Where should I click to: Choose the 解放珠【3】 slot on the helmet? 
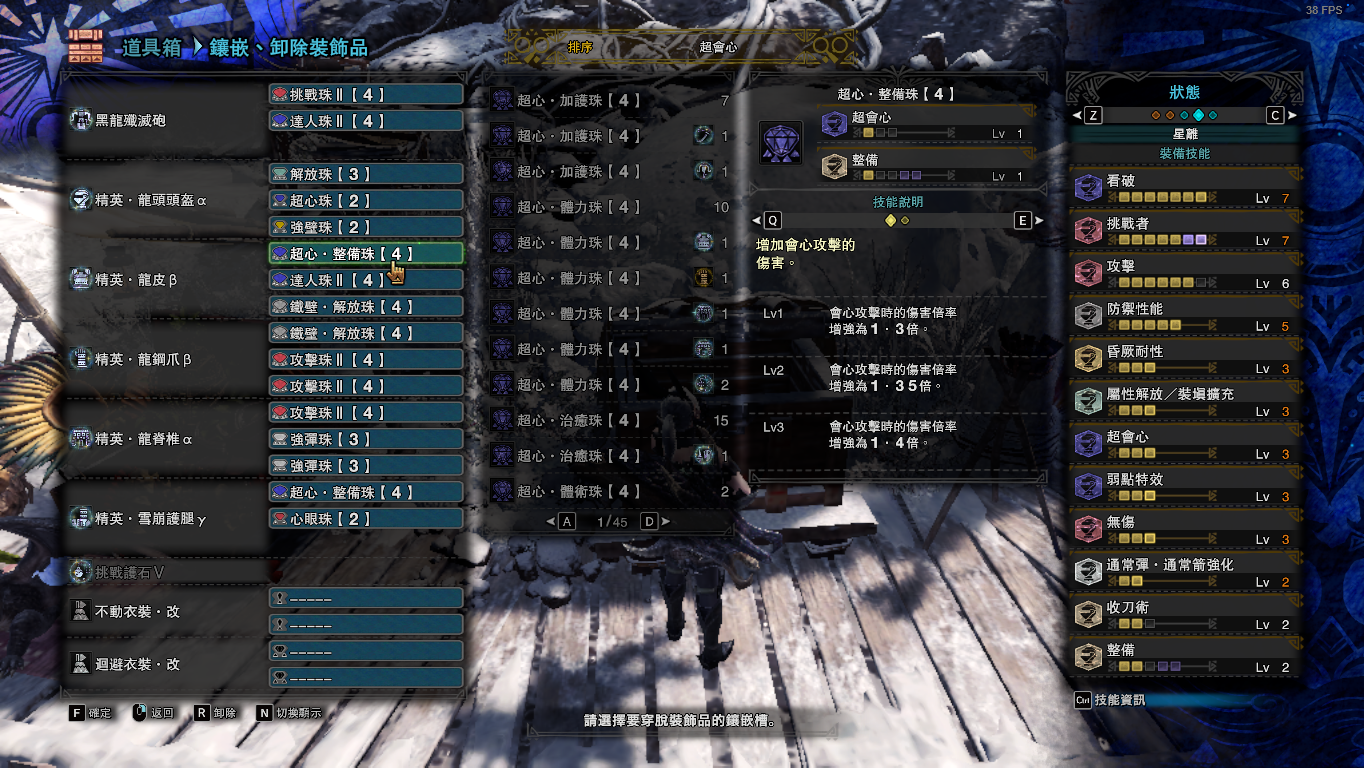click(365, 174)
